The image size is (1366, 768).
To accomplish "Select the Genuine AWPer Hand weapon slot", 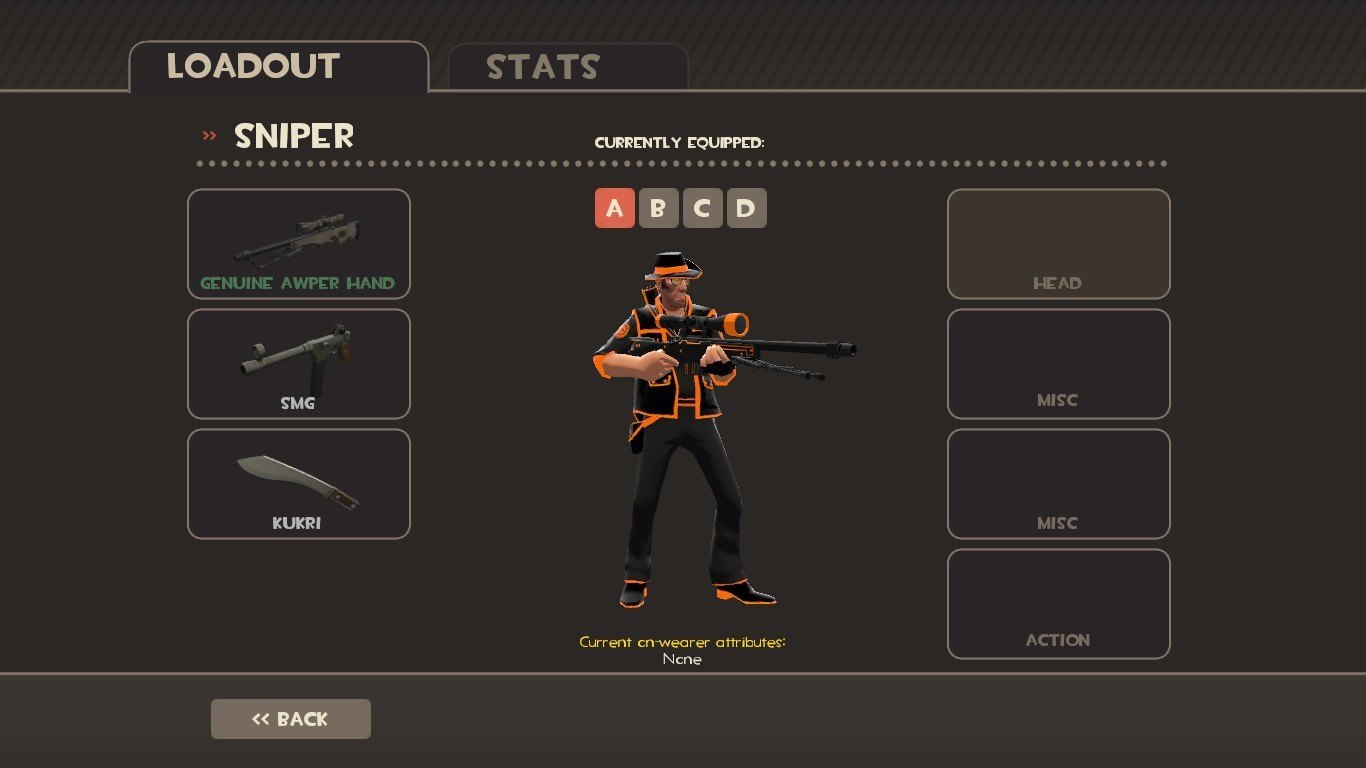I will (298, 244).
